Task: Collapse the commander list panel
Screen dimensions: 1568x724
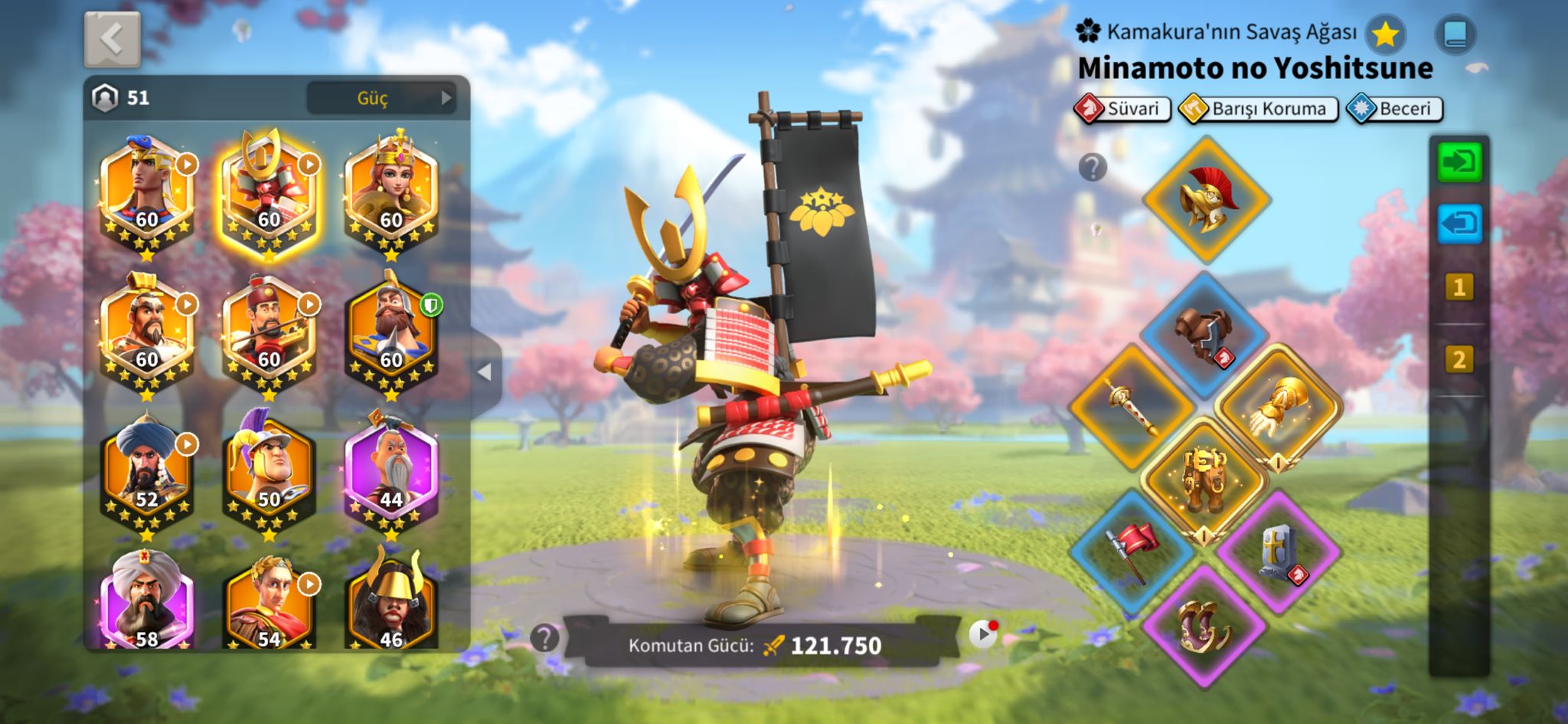Action: click(485, 372)
